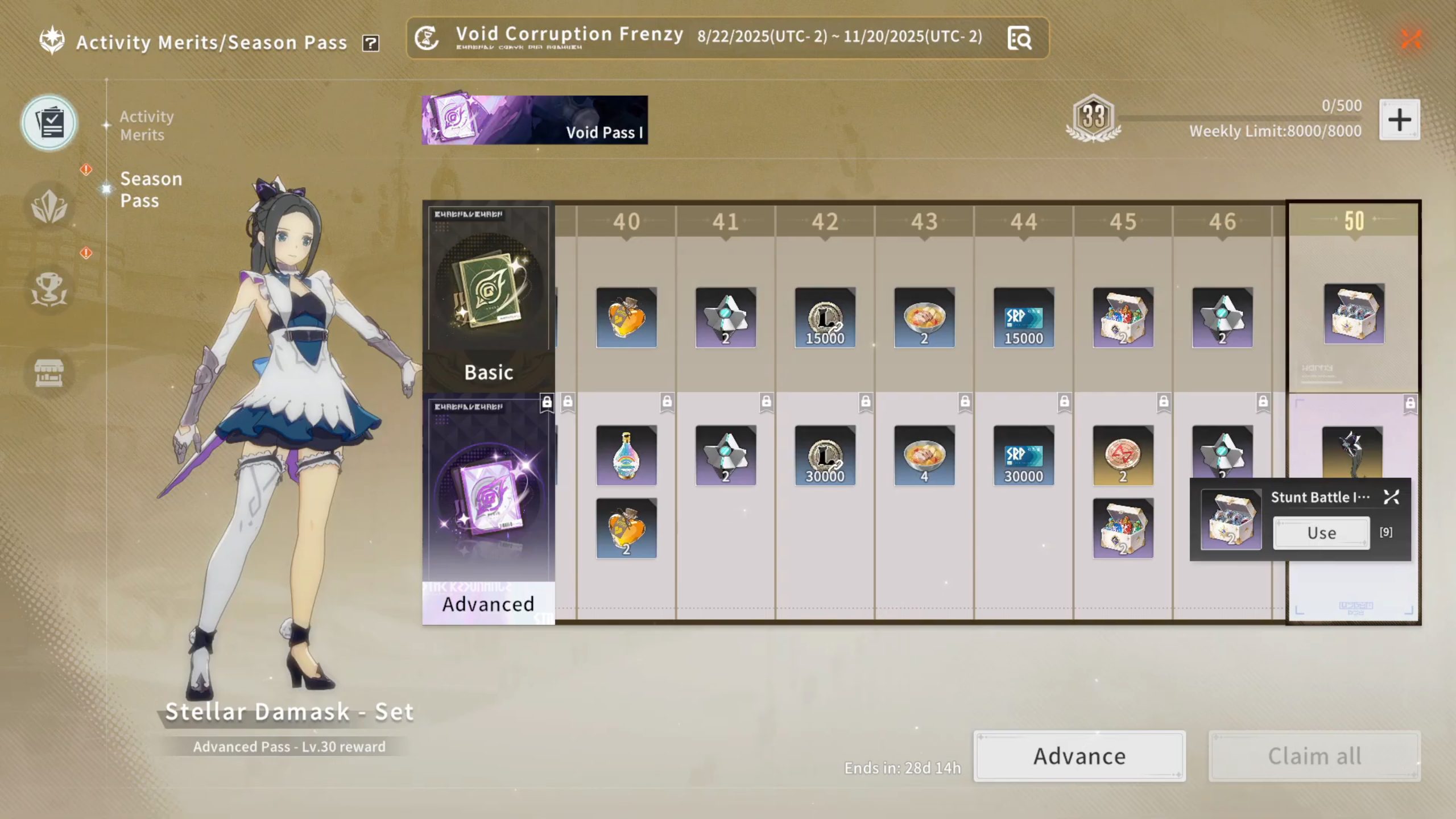Dismiss the Stunt Battle item popup
Screen dimensions: 1456x819
(x=1391, y=498)
